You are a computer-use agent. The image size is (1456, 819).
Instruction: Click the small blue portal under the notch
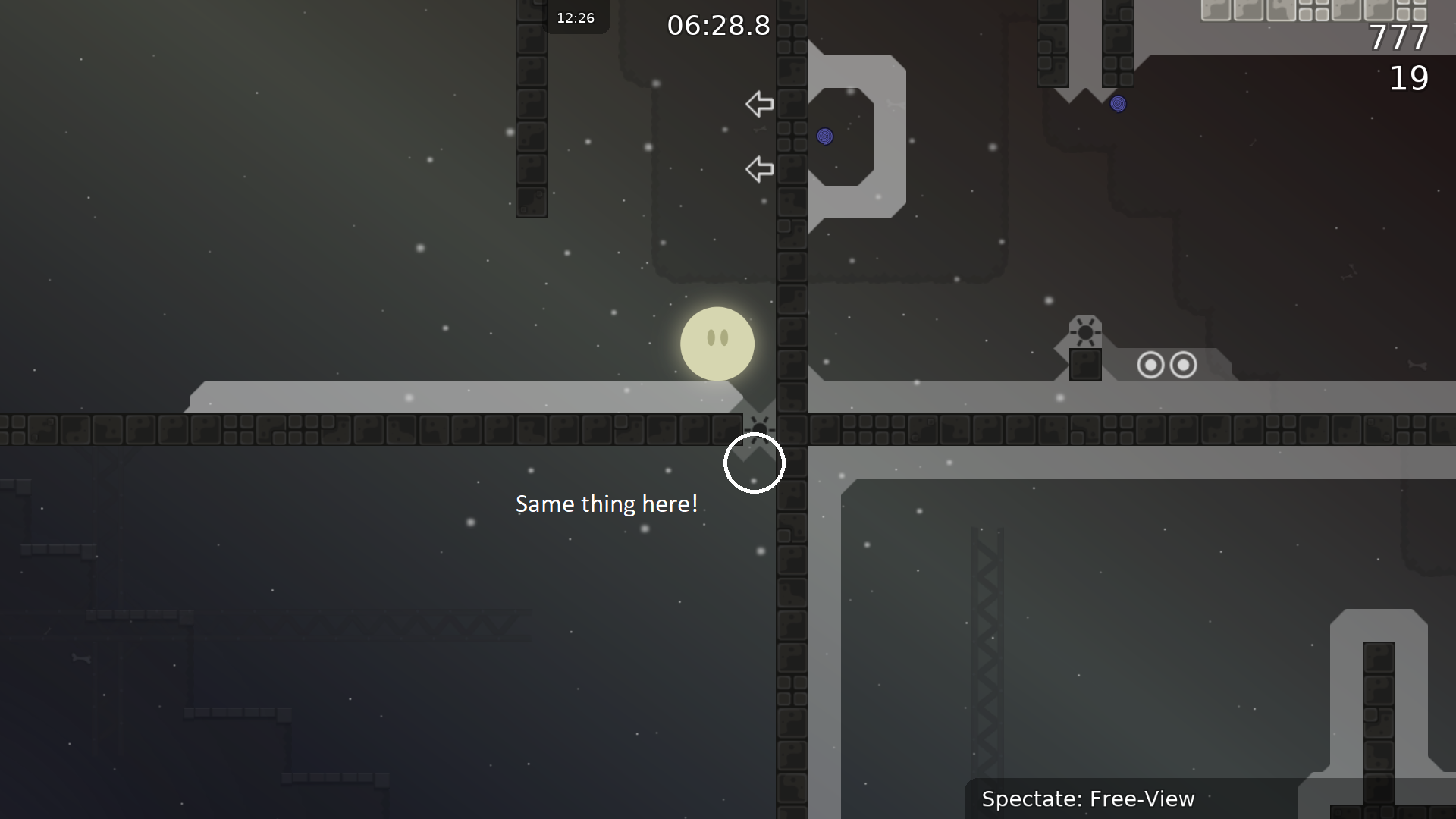[1119, 104]
